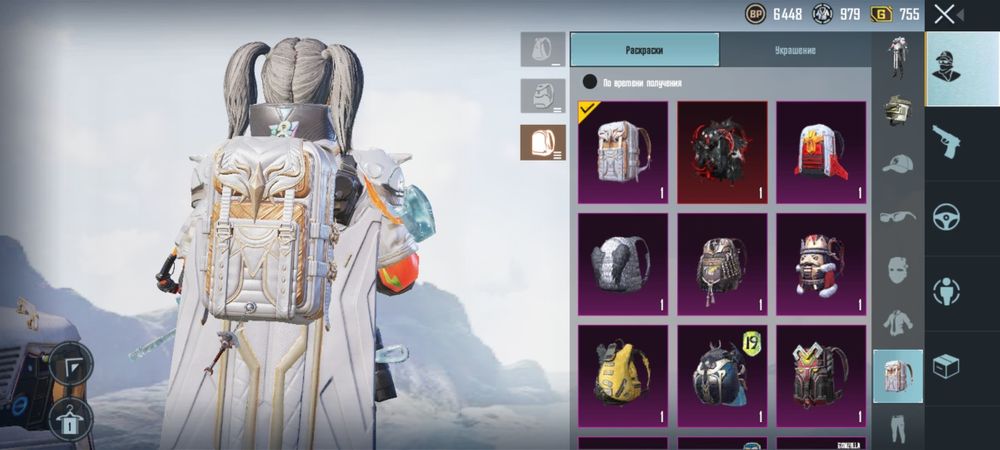The image size is (1000, 450).
Task: Pick the white and red backpack skin
Action: (821, 152)
